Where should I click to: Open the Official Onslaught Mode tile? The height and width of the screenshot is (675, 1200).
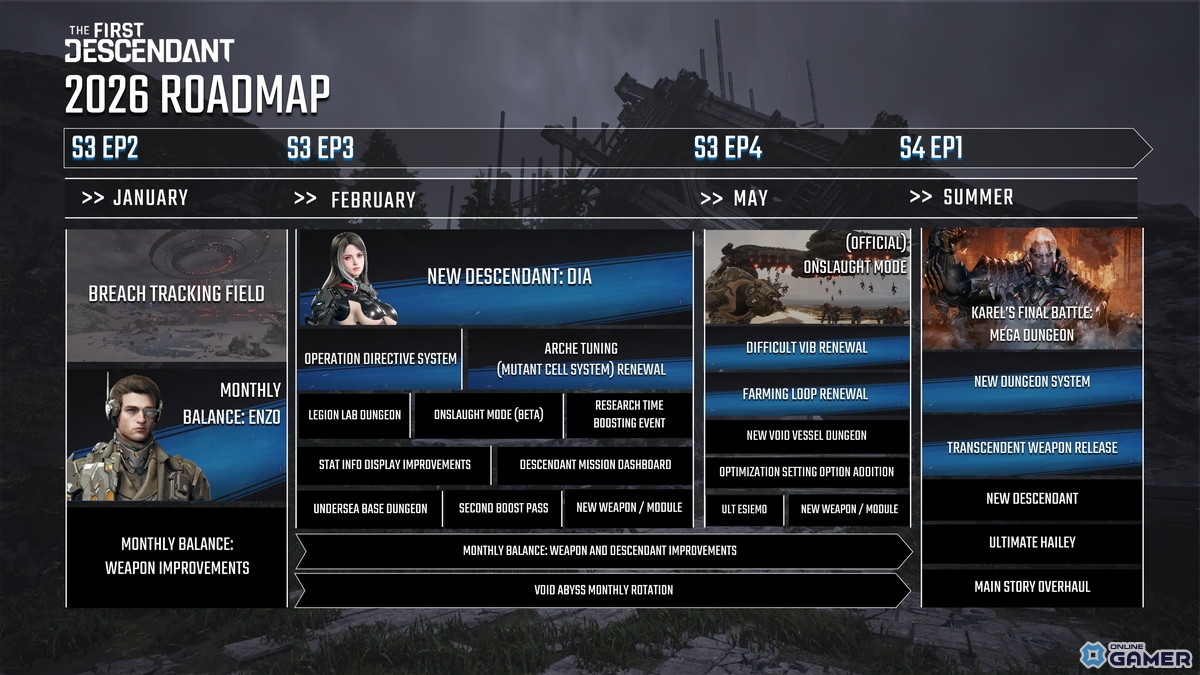(x=807, y=277)
